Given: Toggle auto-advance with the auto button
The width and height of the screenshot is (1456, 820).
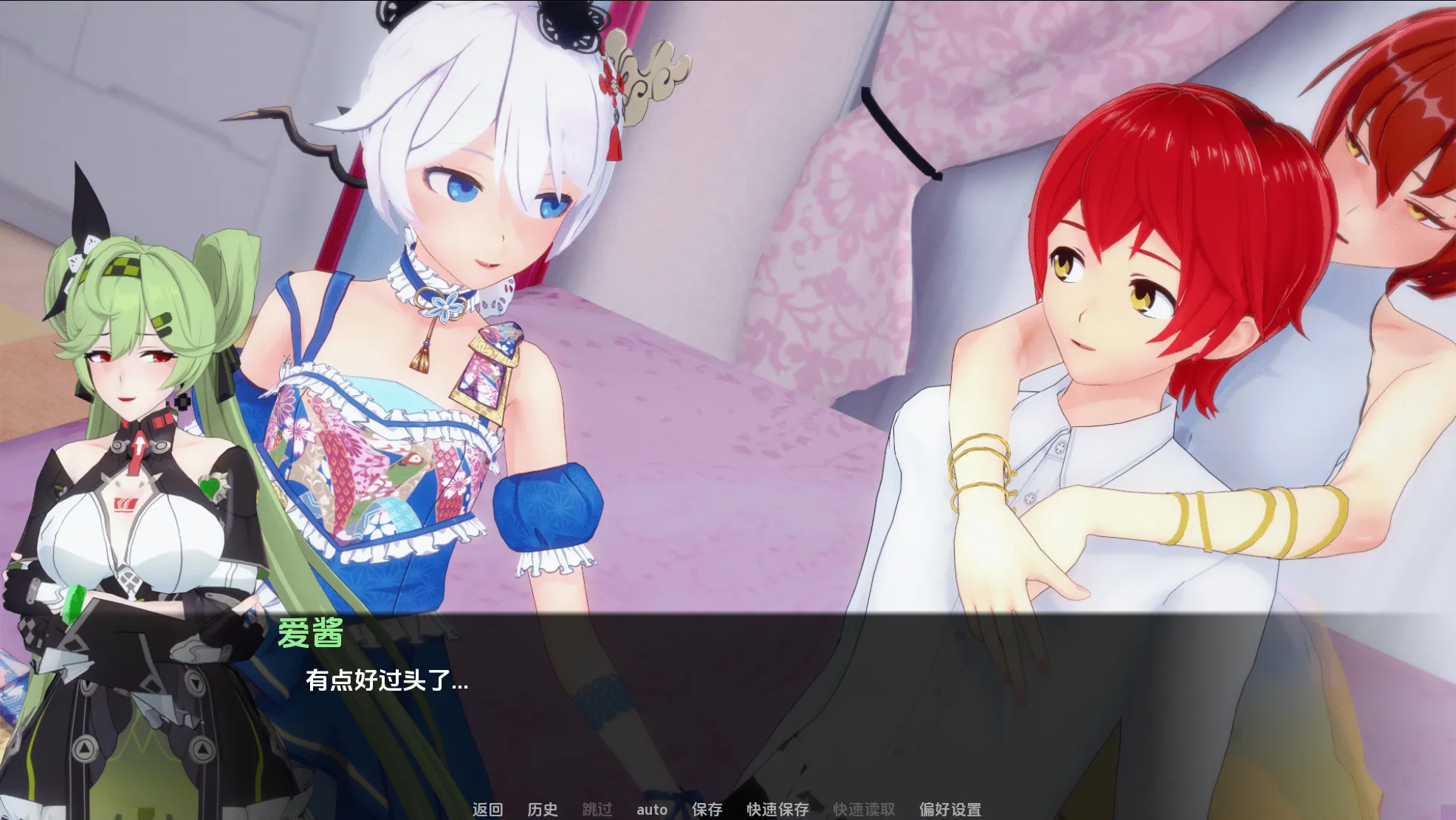Looking at the screenshot, I should click(x=653, y=809).
